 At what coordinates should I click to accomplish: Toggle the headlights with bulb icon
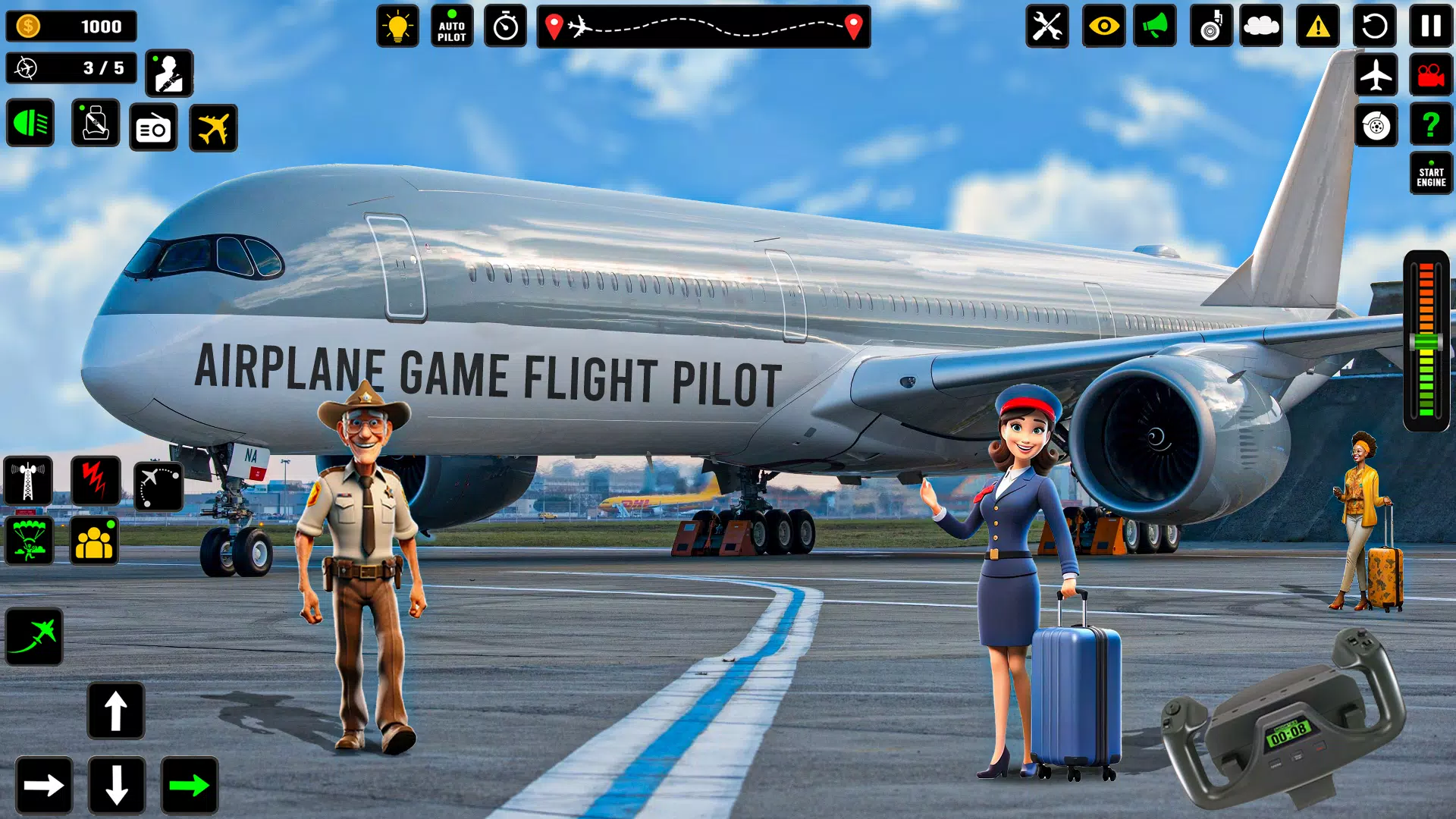click(397, 27)
